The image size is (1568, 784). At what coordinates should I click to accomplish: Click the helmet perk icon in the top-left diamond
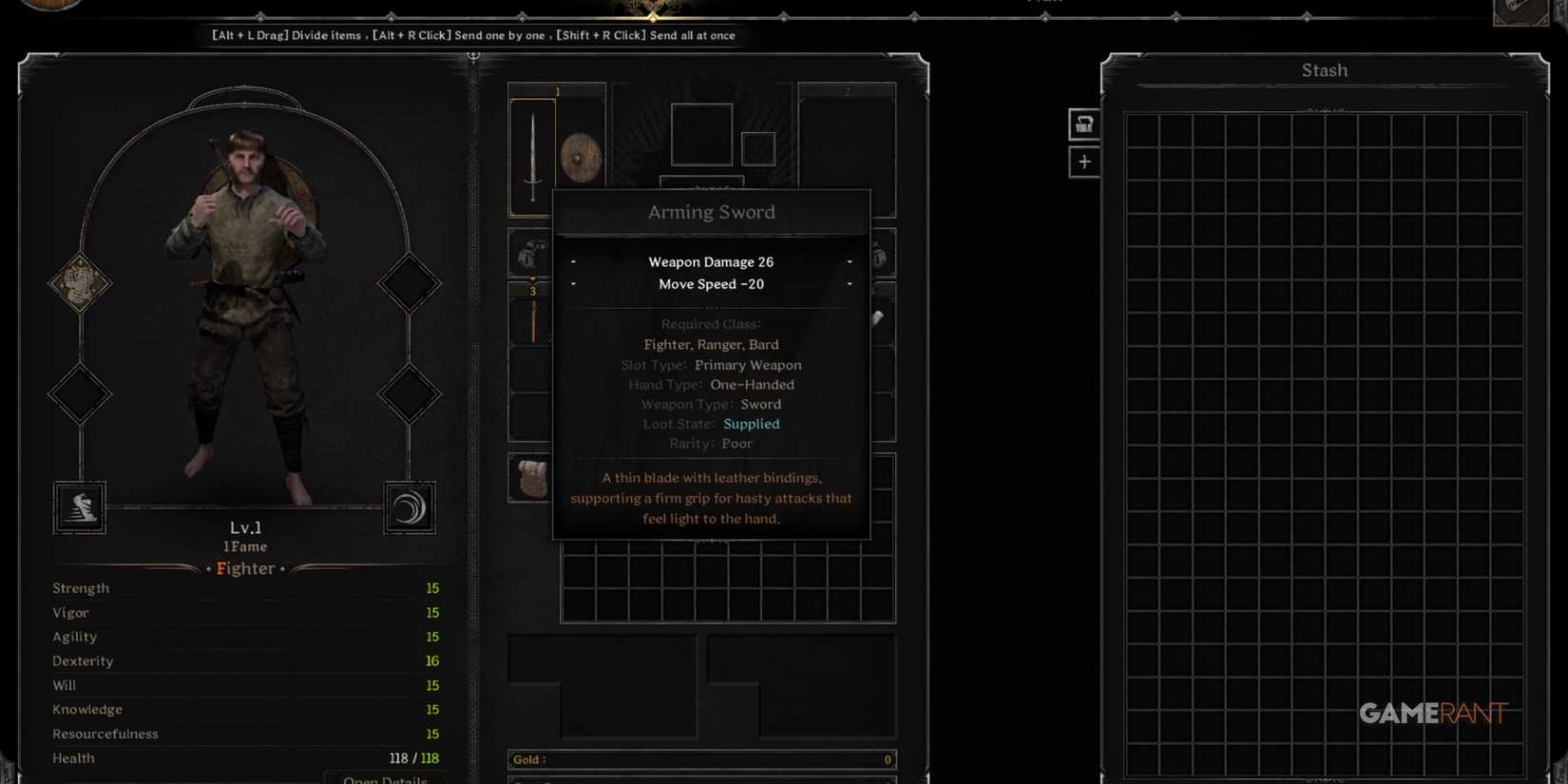pos(80,284)
